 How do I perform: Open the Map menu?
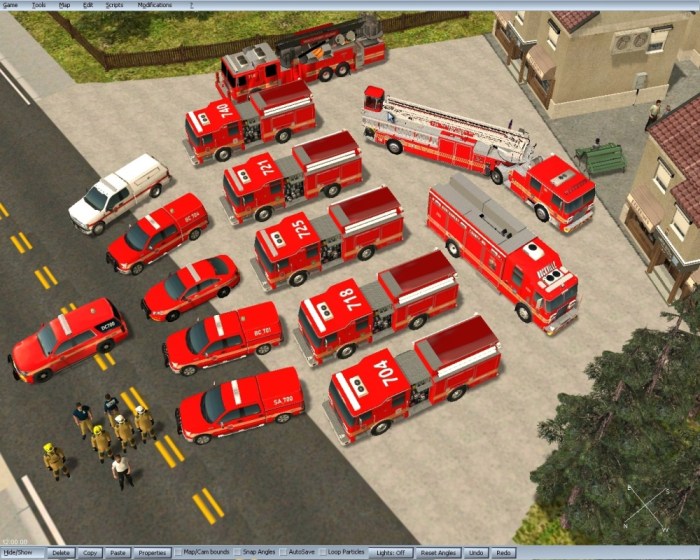(x=64, y=5)
